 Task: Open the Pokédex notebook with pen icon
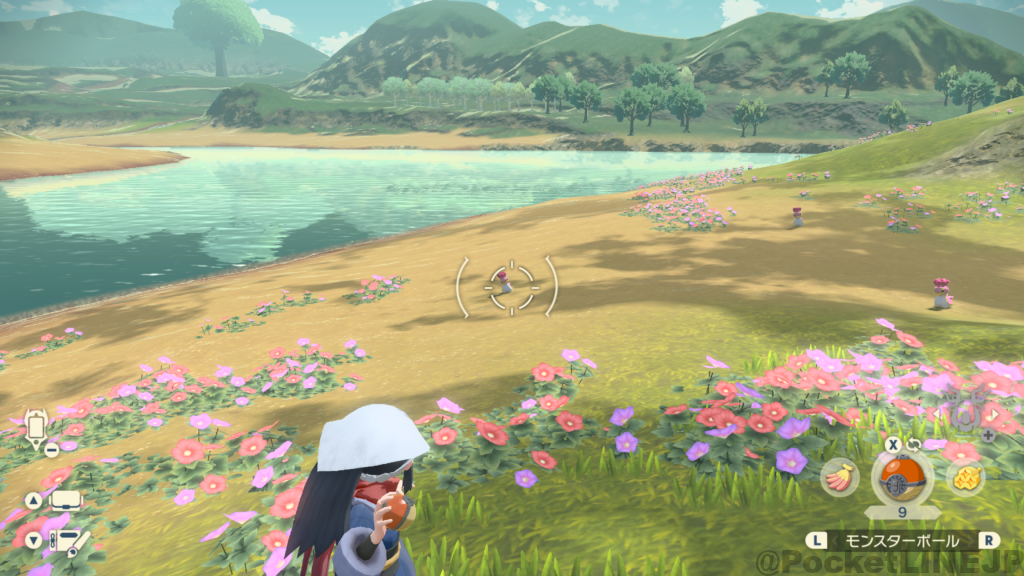[69, 541]
